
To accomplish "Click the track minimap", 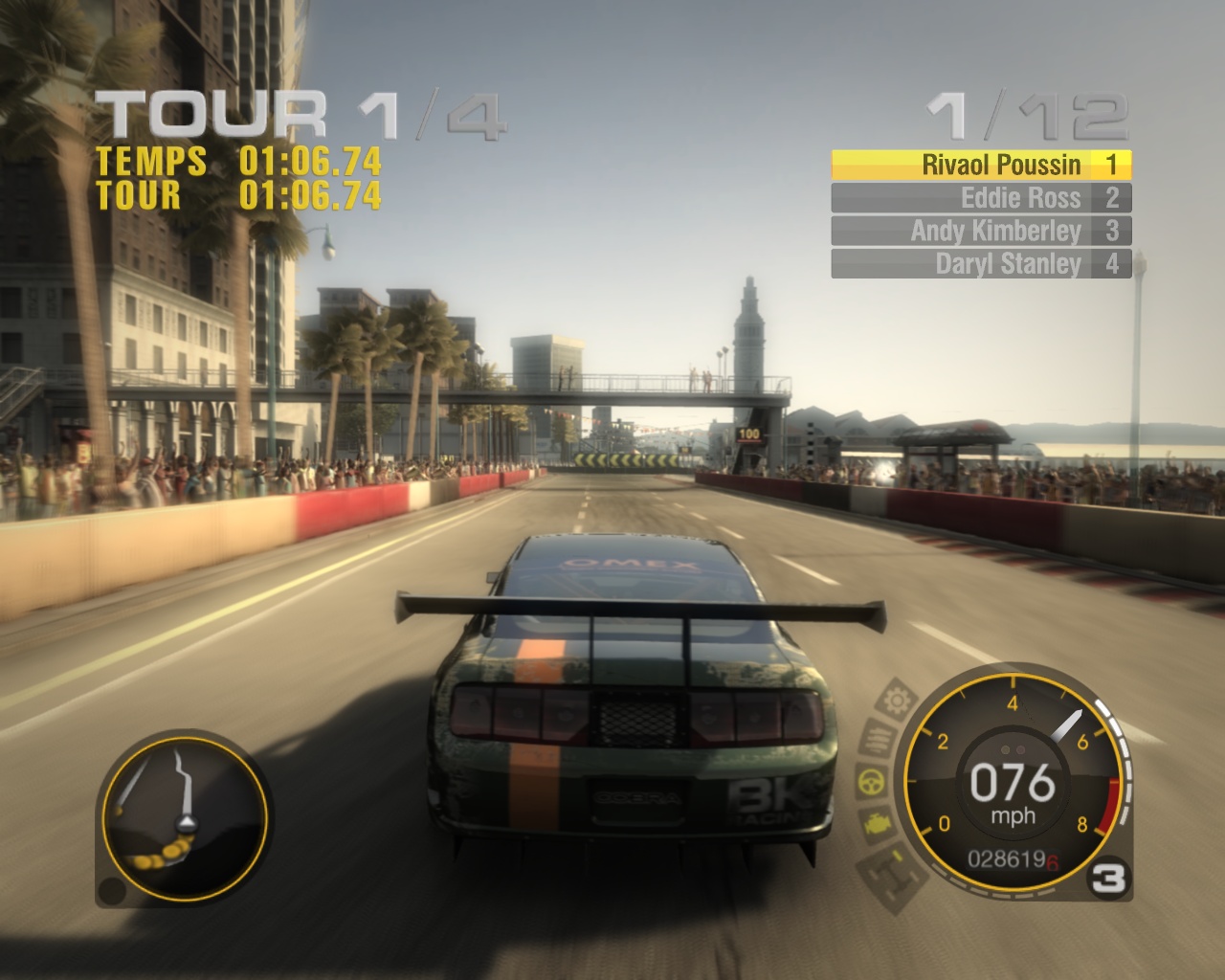I will click(184, 818).
